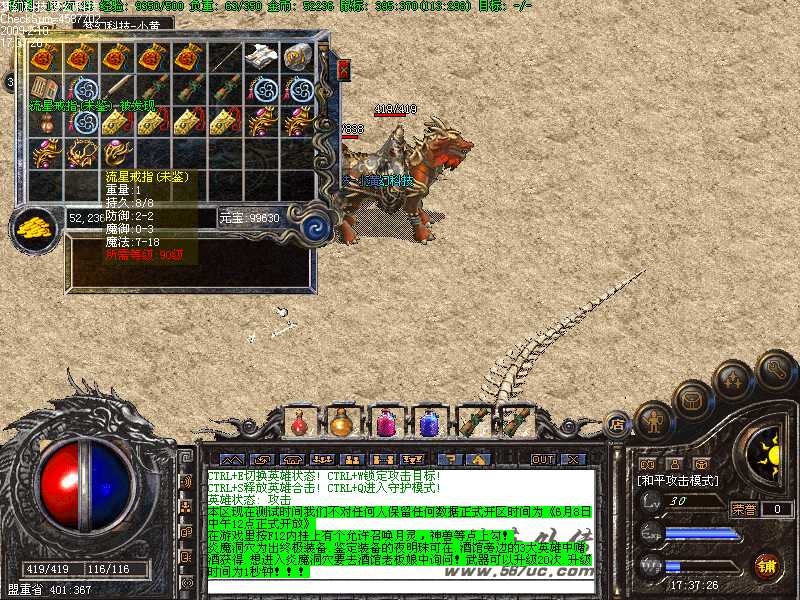This screenshot has width=800, height=600.
Task: Open the shop with the 店 button
Action: (617, 426)
